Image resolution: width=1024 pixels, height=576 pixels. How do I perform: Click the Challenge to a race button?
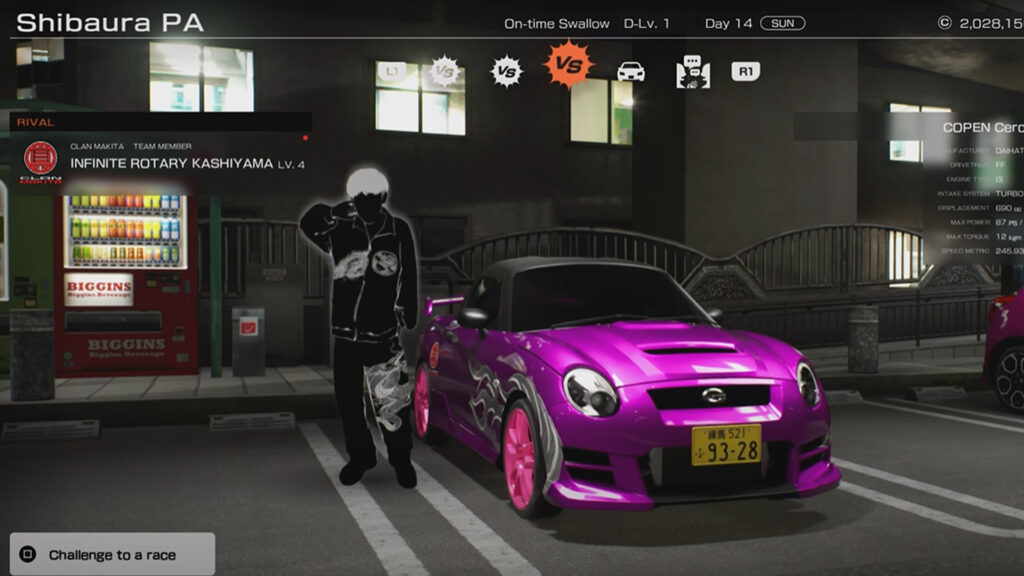click(112, 554)
